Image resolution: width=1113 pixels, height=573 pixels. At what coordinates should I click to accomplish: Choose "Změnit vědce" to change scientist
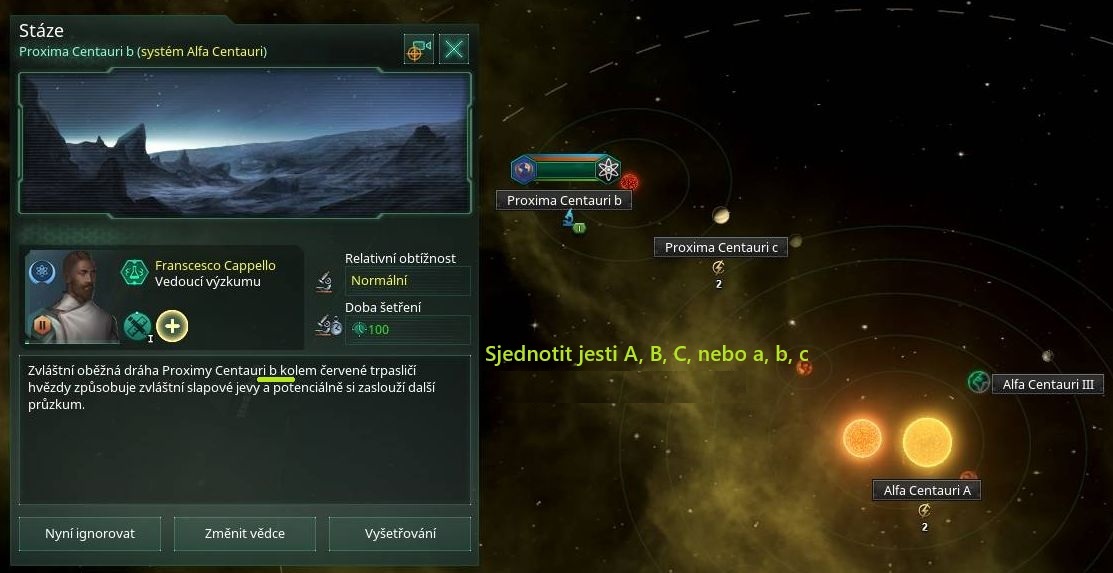coord(245,533)
